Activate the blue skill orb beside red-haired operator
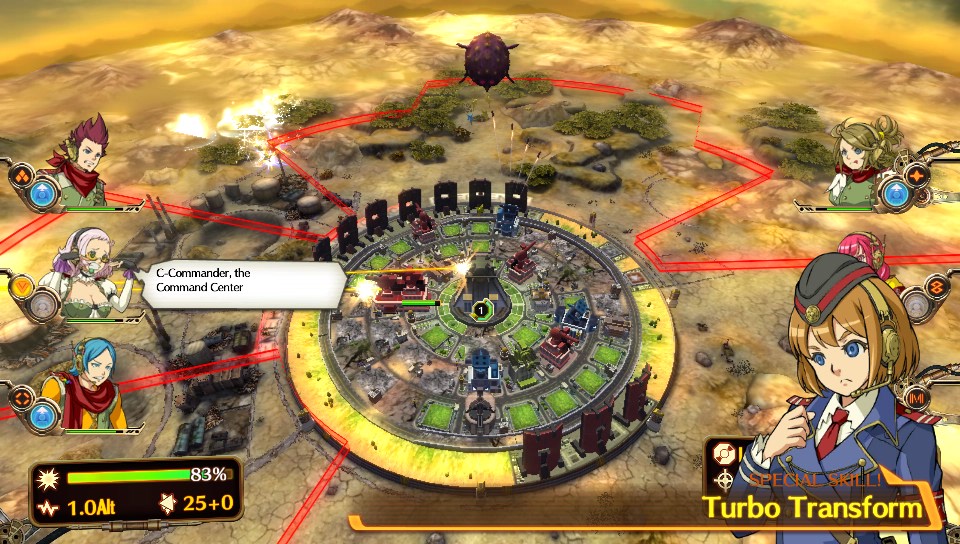Screen dimensions: 960x544 point(43,195)
